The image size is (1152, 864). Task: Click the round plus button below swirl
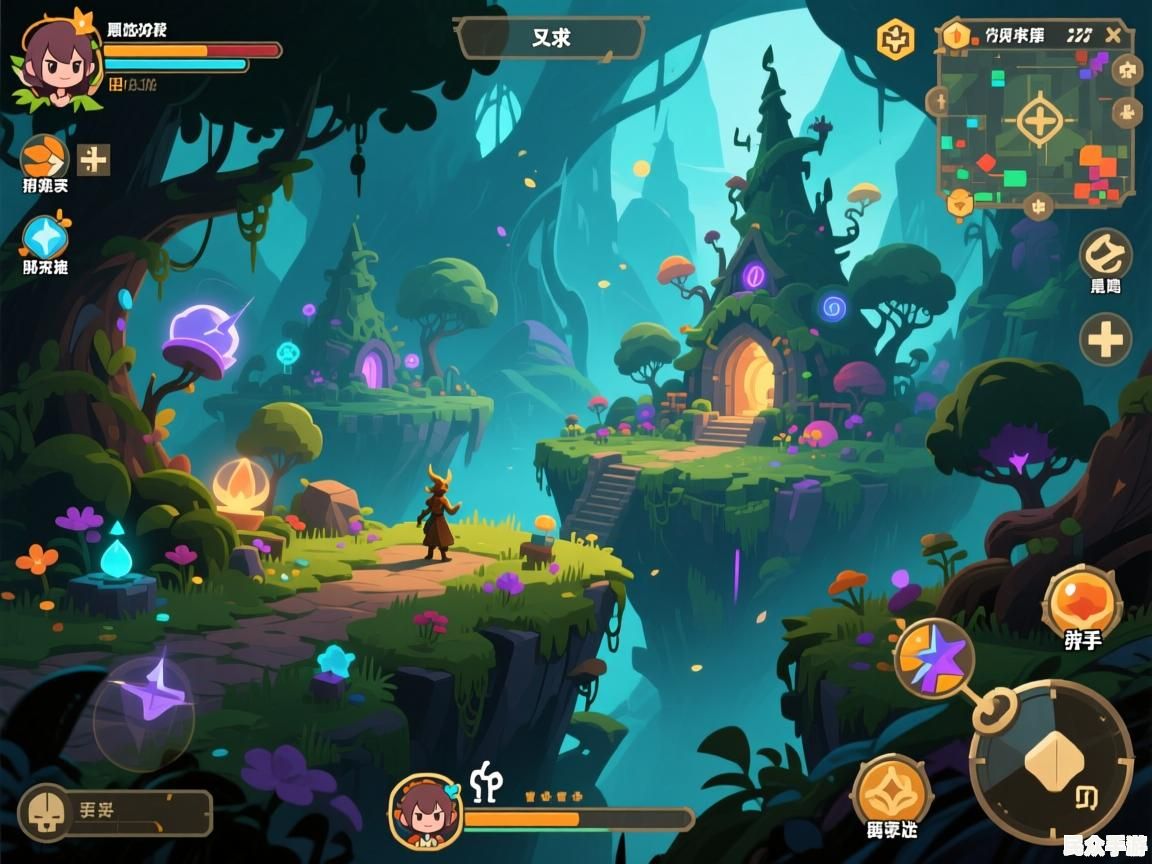[x=1105, y=340]
